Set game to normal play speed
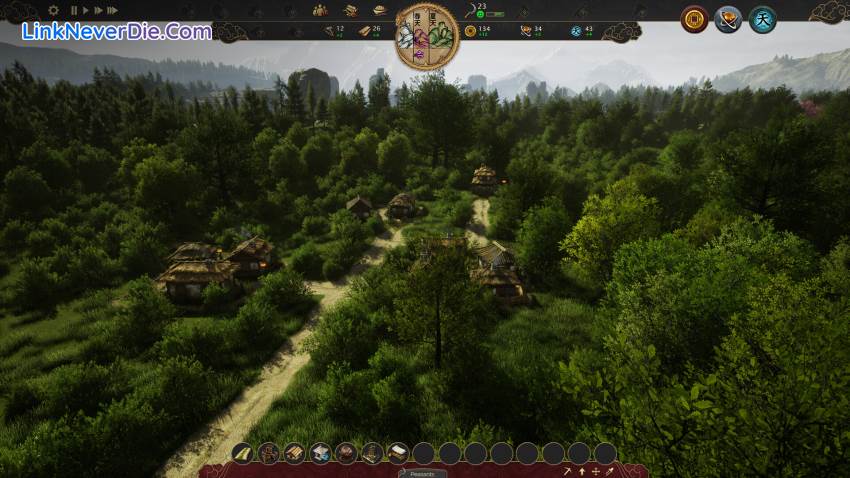This screenshot has height=478, width=850. pyautogui.click(x=86, y=10)
